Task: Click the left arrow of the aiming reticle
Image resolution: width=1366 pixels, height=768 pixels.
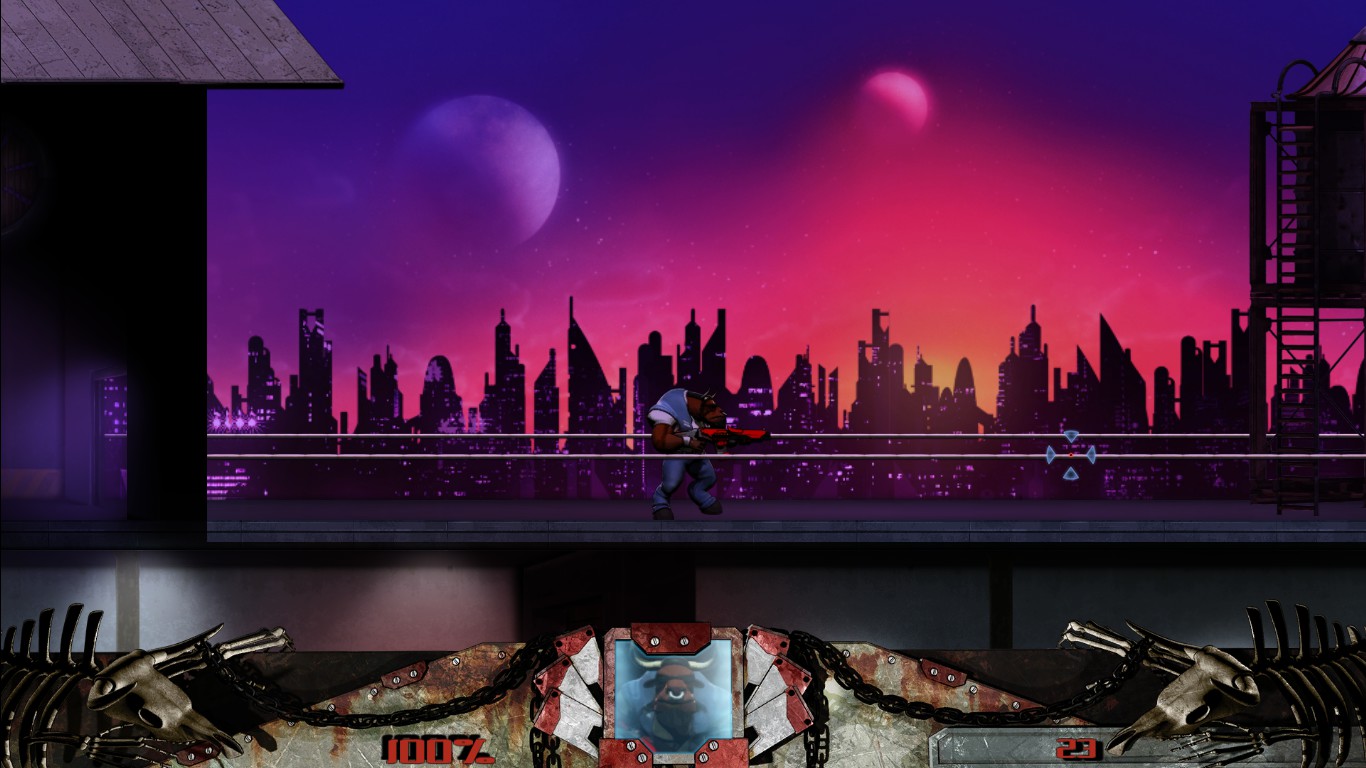Action: (x=1052, y=454)
